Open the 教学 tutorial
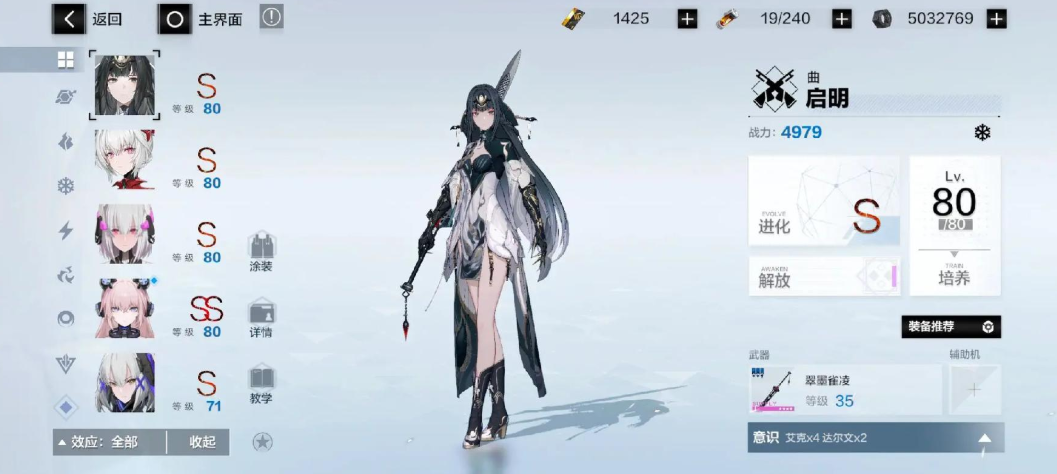This screenshot has height=474, width=1057. (x=262, y=384)
